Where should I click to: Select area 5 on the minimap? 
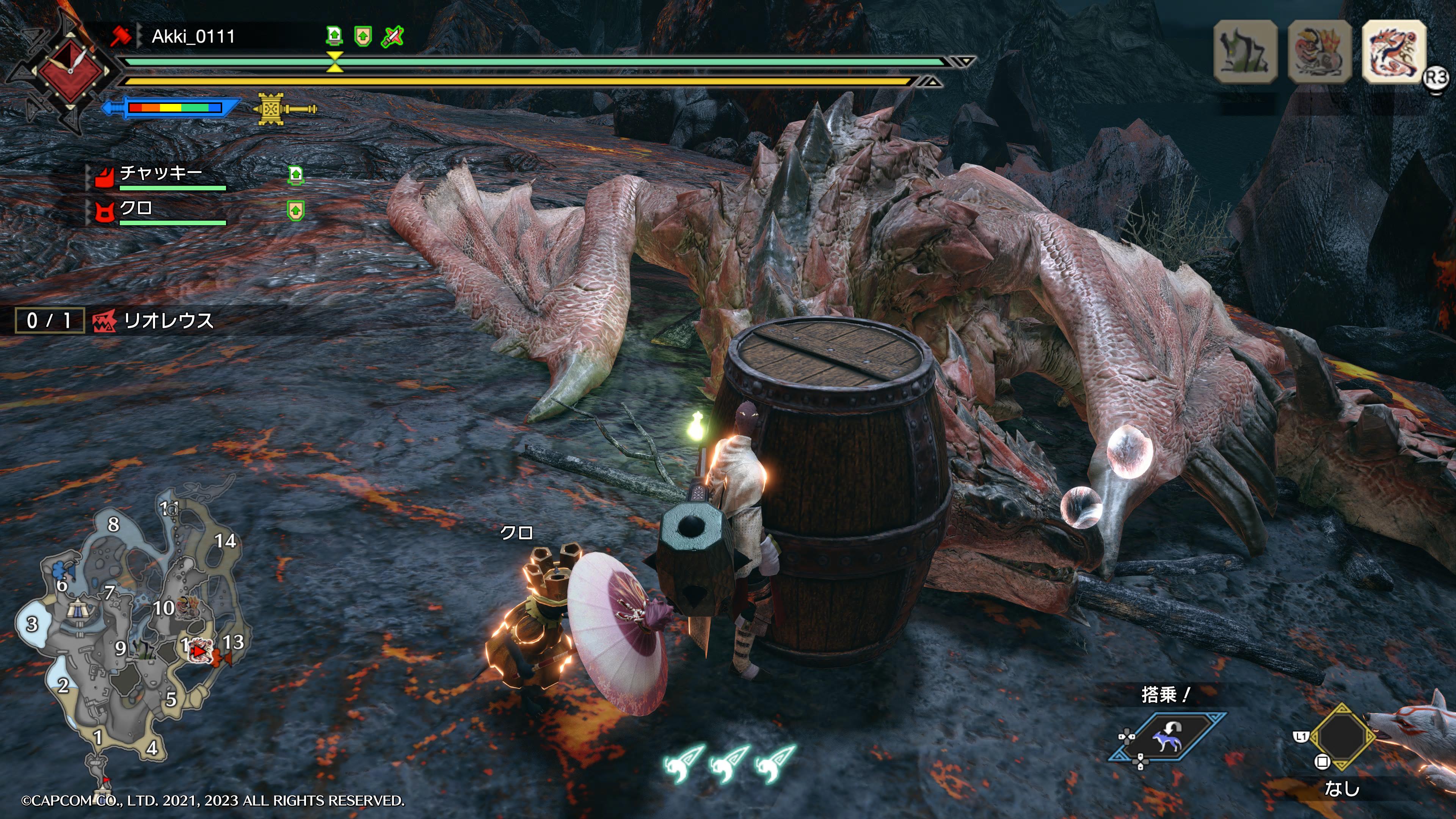click(171, 700)
